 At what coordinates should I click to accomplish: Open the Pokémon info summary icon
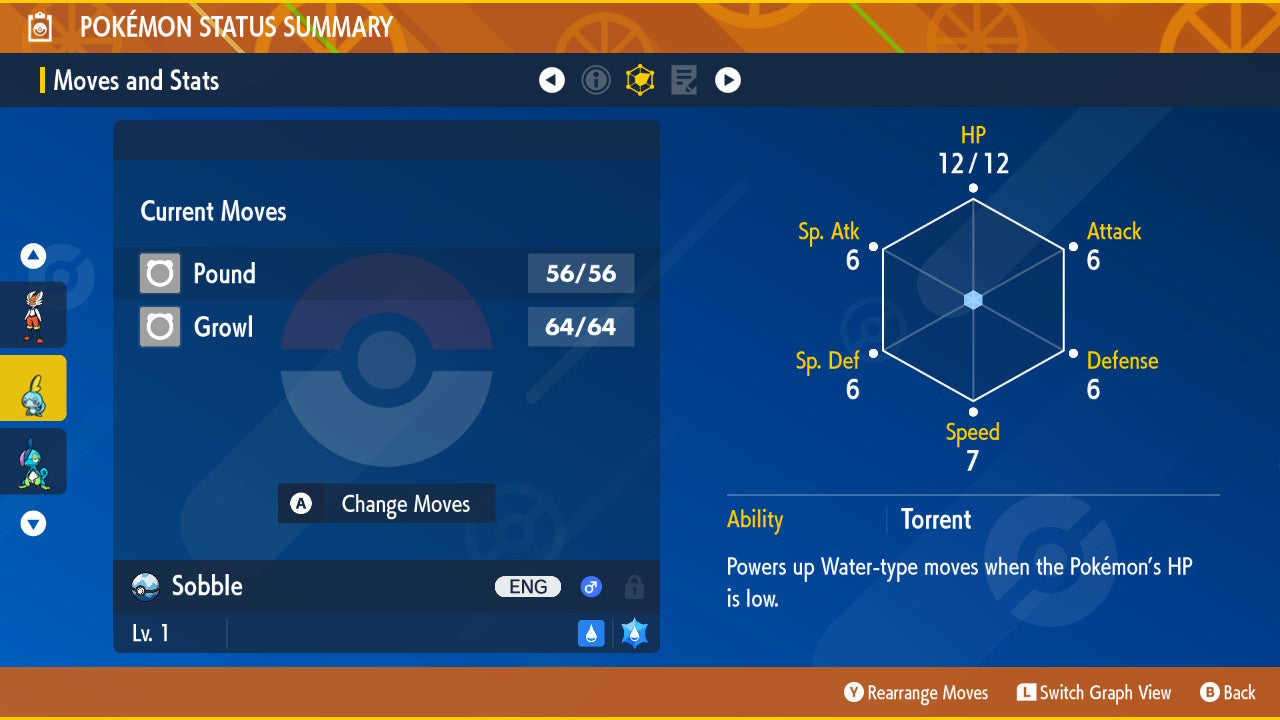596,80
